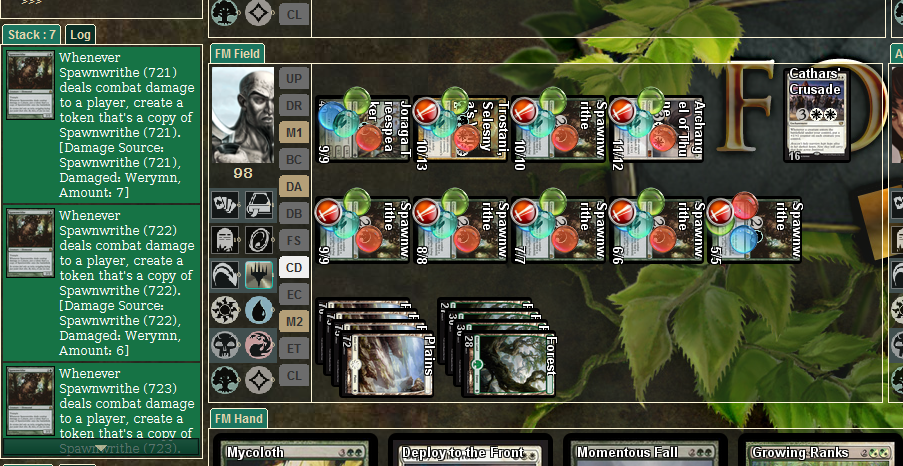This screenshot has height=466, width=903.
Task: Toggle the DB declare blockers stop
Action: click(293, 213)
